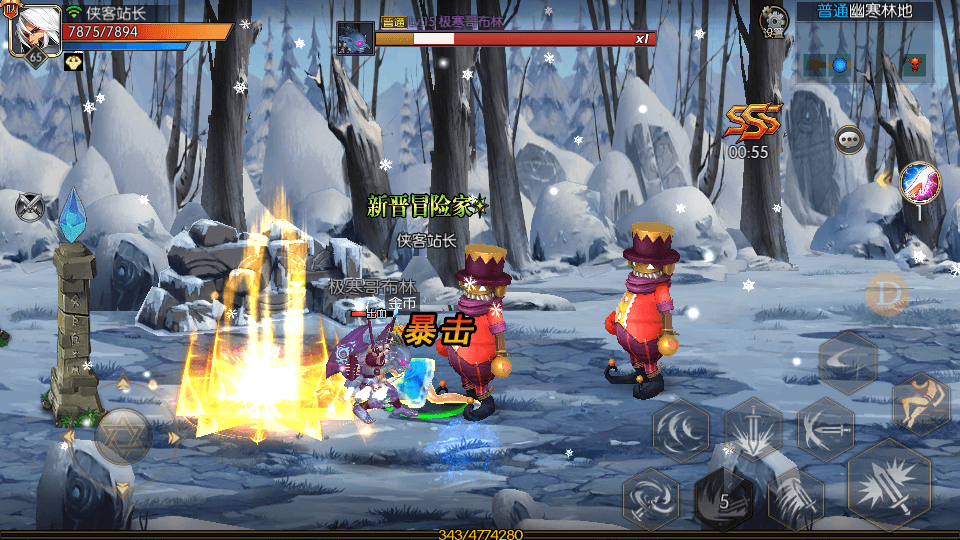Click the round D button

(884, 292)
